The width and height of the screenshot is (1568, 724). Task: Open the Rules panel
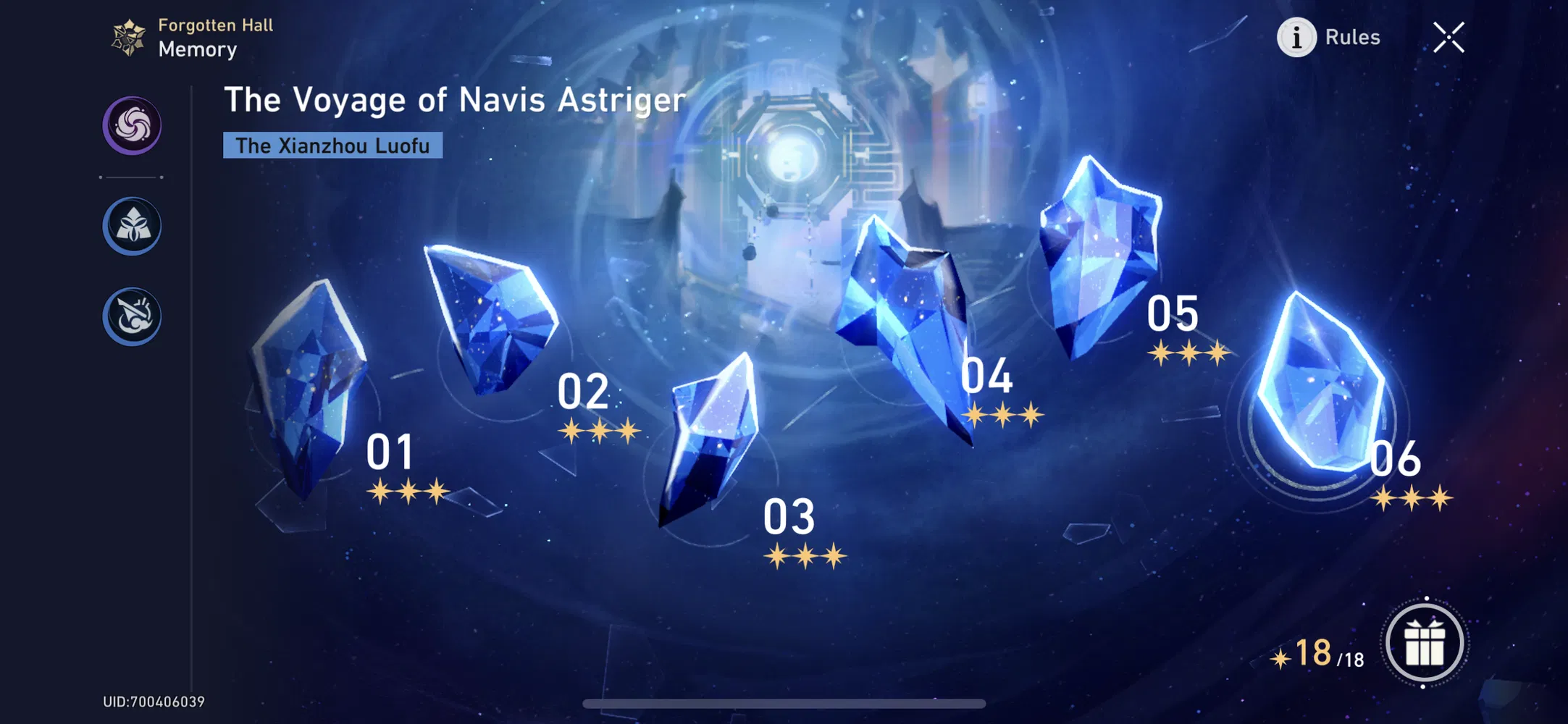pos(1351,37)
